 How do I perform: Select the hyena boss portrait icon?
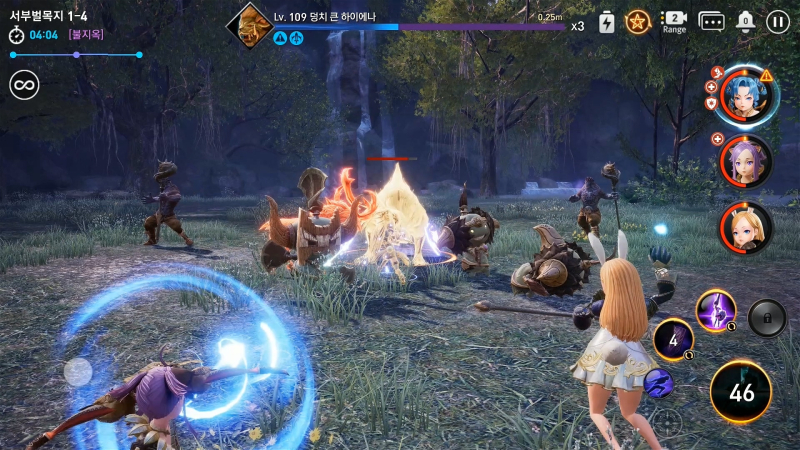point(247,24)
